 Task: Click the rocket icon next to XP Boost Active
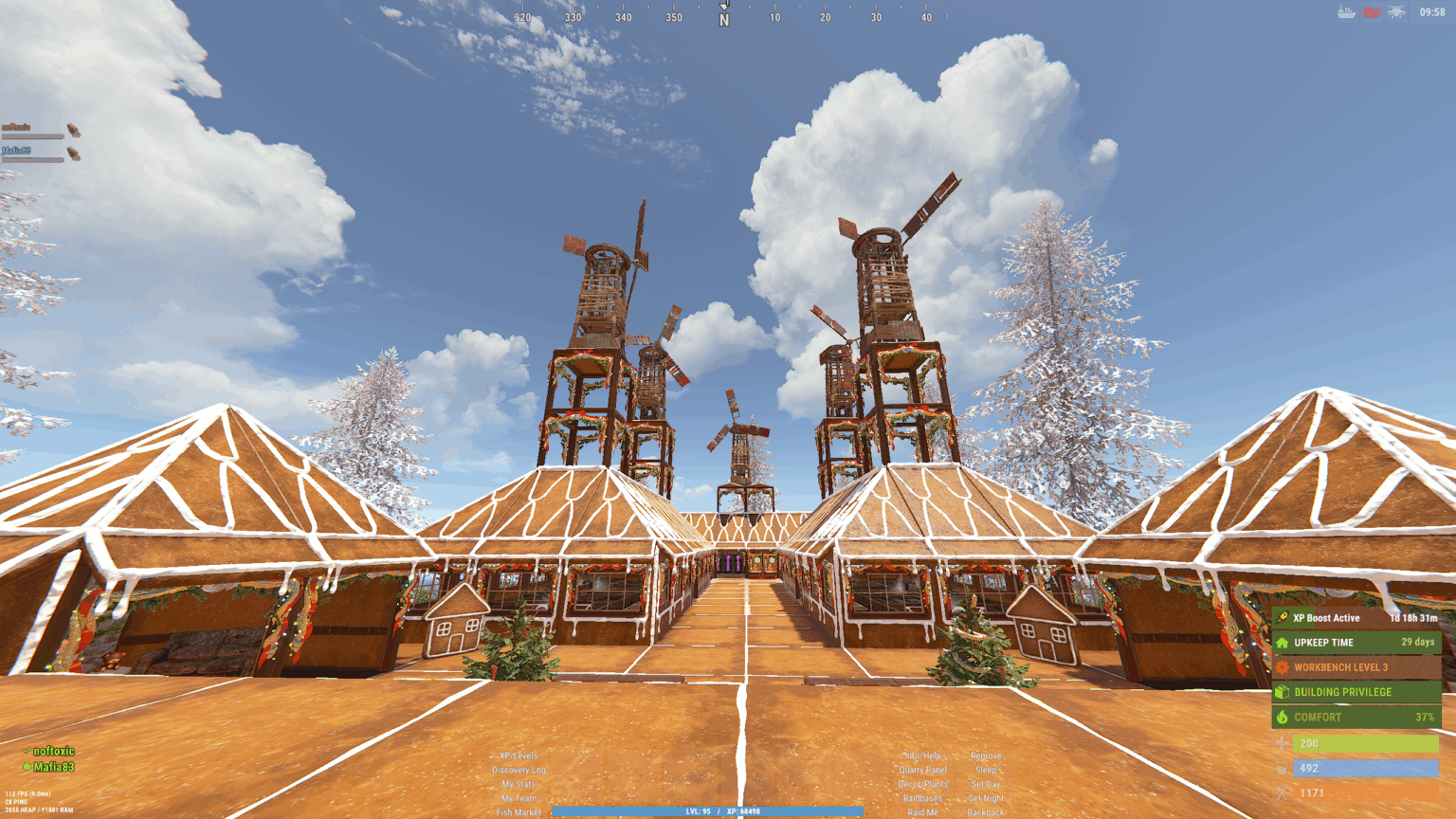(1282, 618)
